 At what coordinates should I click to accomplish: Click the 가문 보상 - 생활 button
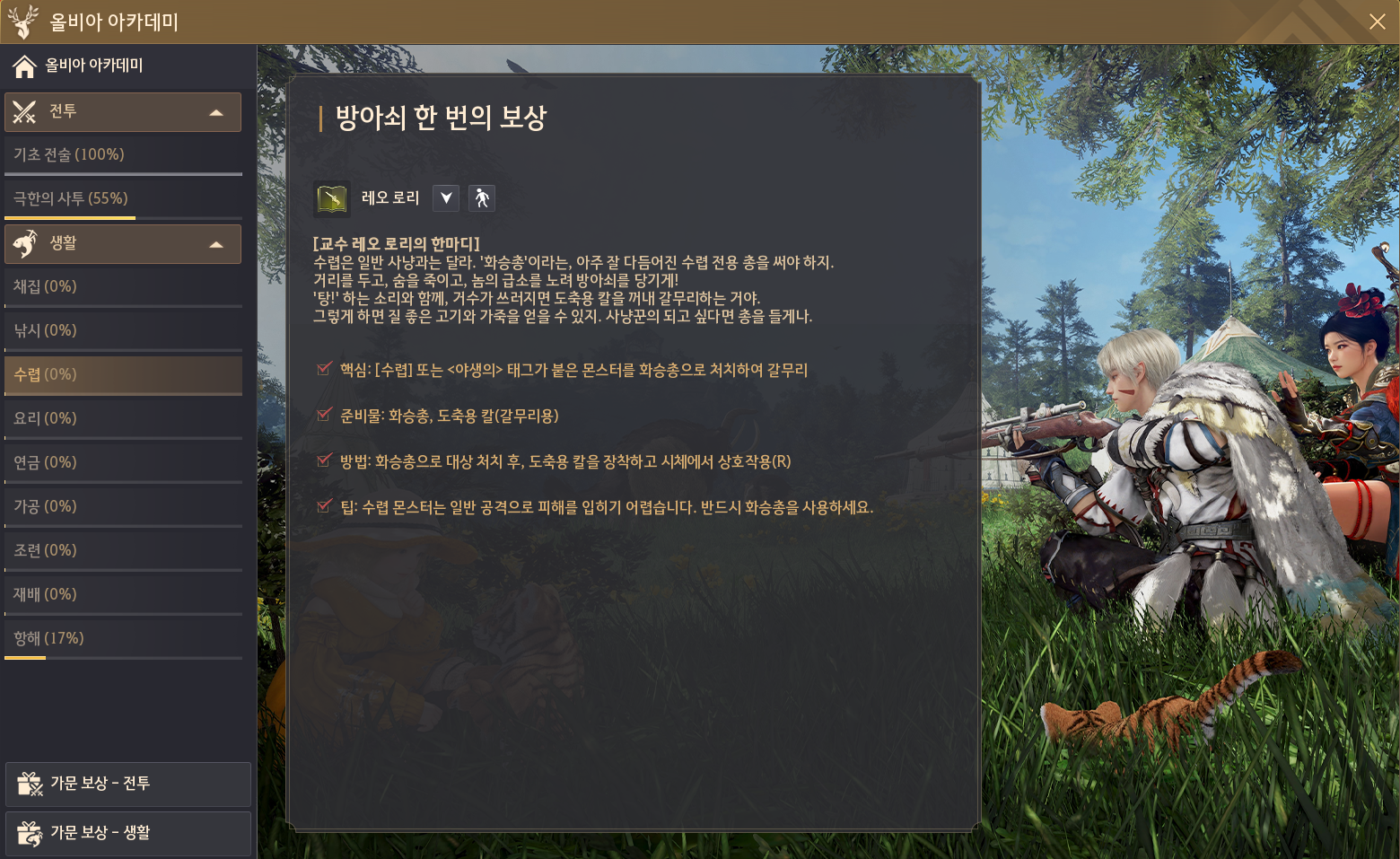[127, 833]
